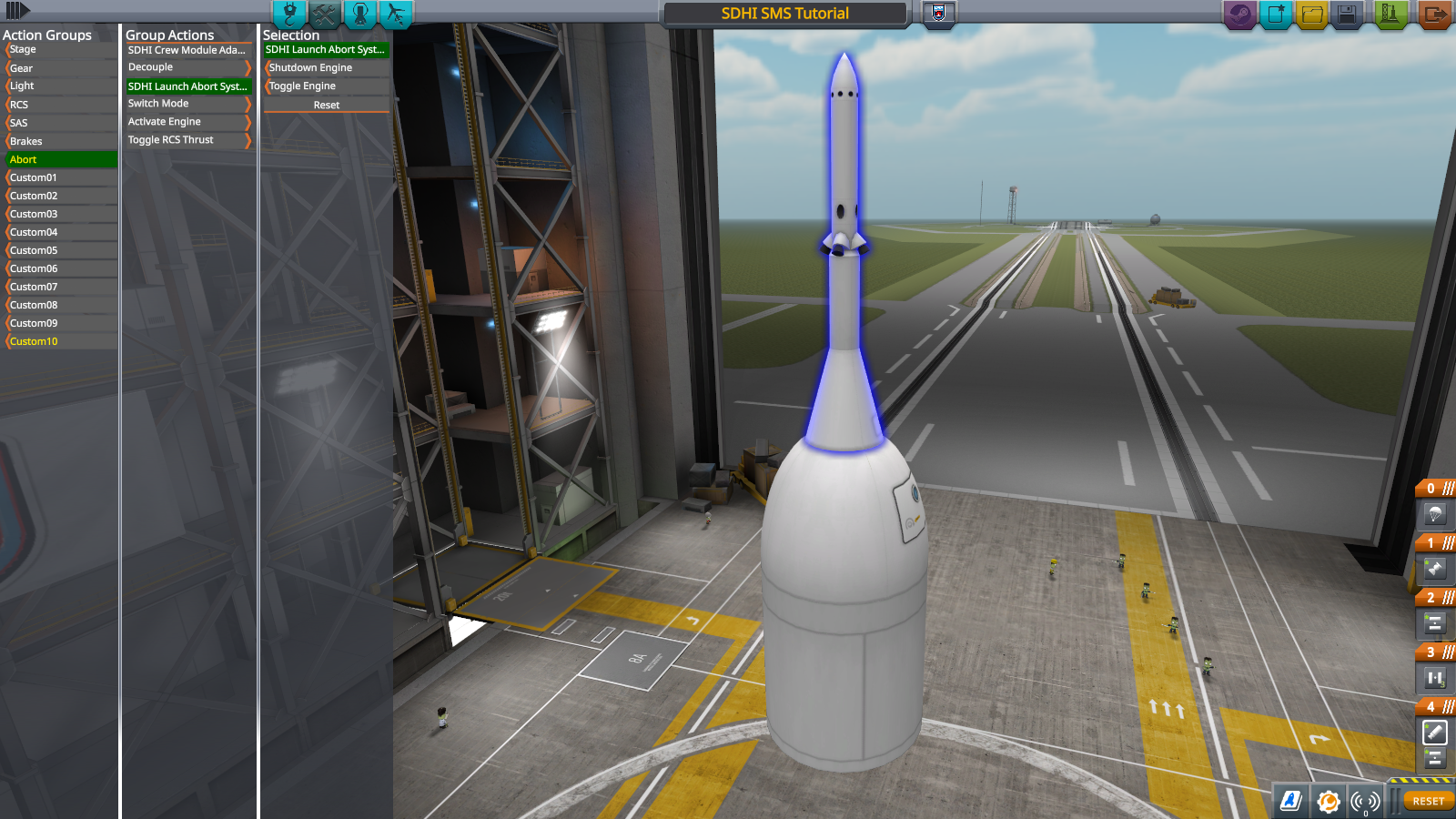Image resolution: width=1456 pixels, height=819 pixels.
Task: Reset the staging stack
Action: pos(1428,801)
